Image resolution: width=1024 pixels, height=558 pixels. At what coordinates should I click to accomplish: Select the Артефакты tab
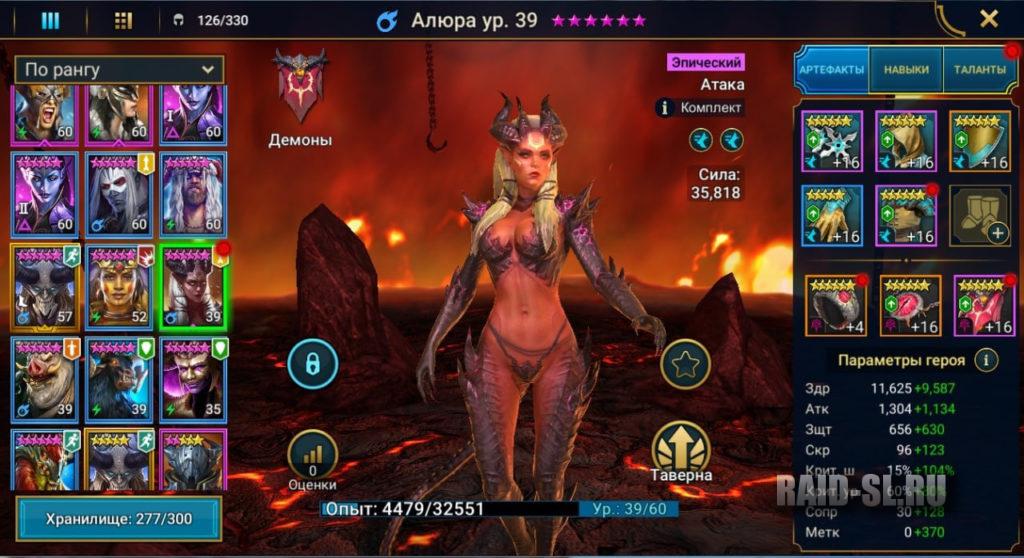[x=831, y=70]
